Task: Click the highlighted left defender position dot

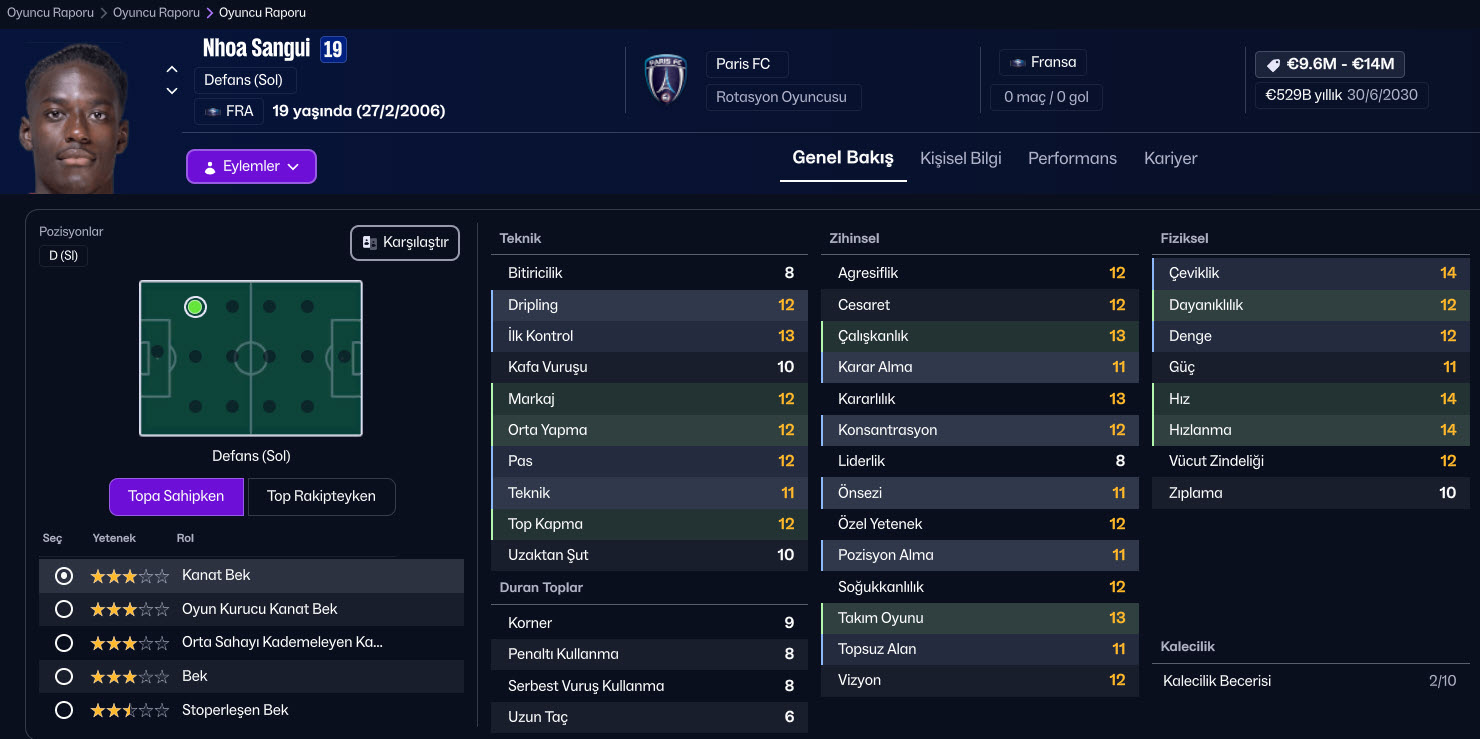Action: pos(195,307)
